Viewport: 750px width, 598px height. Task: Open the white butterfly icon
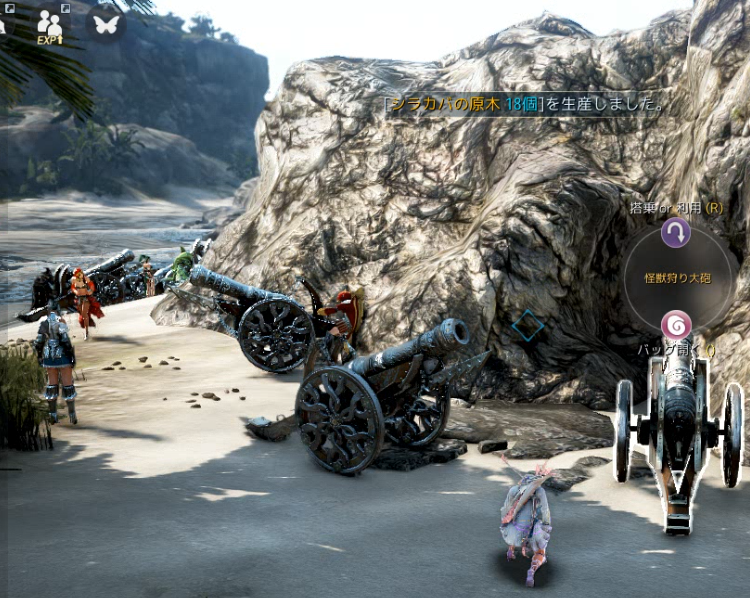click(106, 23)
